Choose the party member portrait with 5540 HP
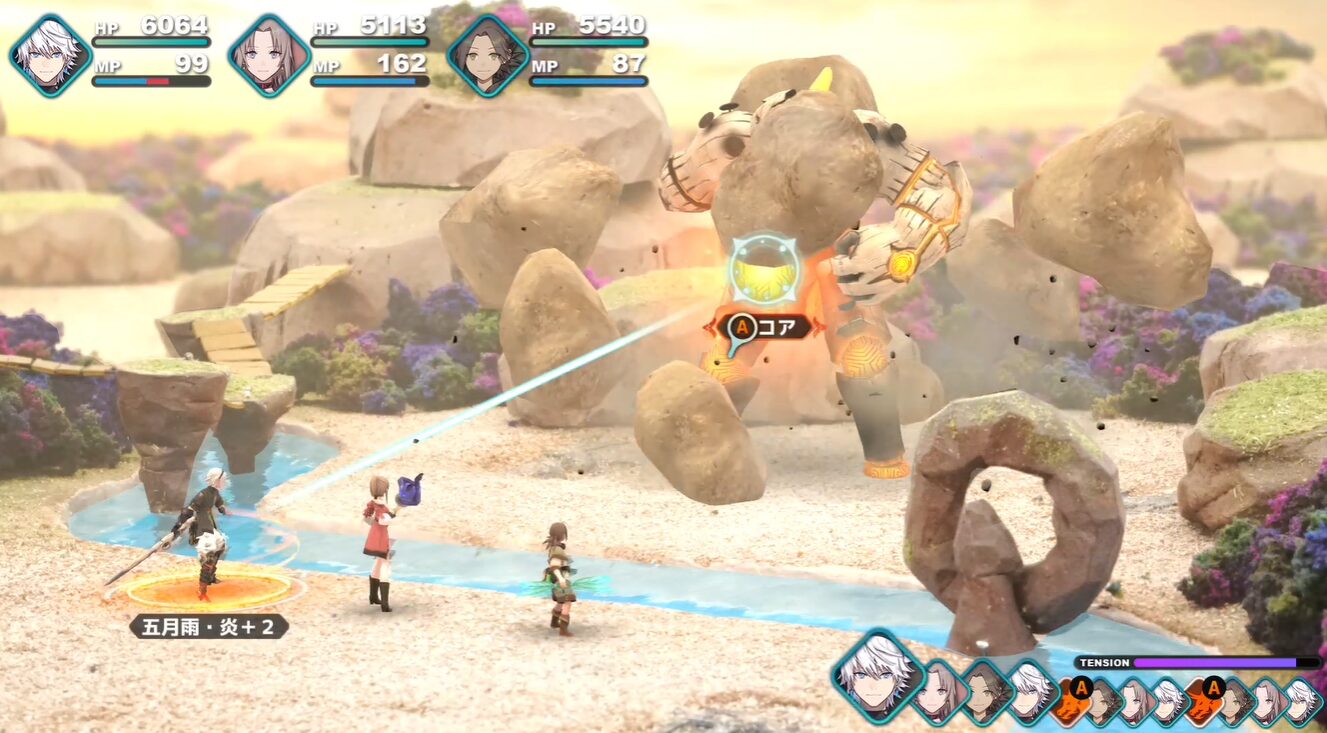The width and height of the screenshot is (1327, 733). tap(487, 56)
